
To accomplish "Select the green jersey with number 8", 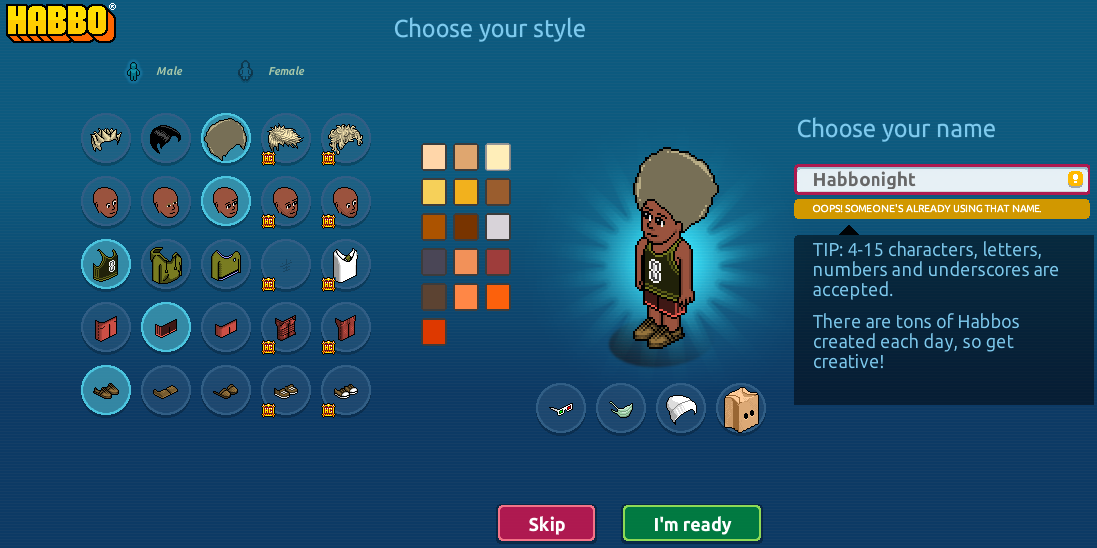I will 106,264.
